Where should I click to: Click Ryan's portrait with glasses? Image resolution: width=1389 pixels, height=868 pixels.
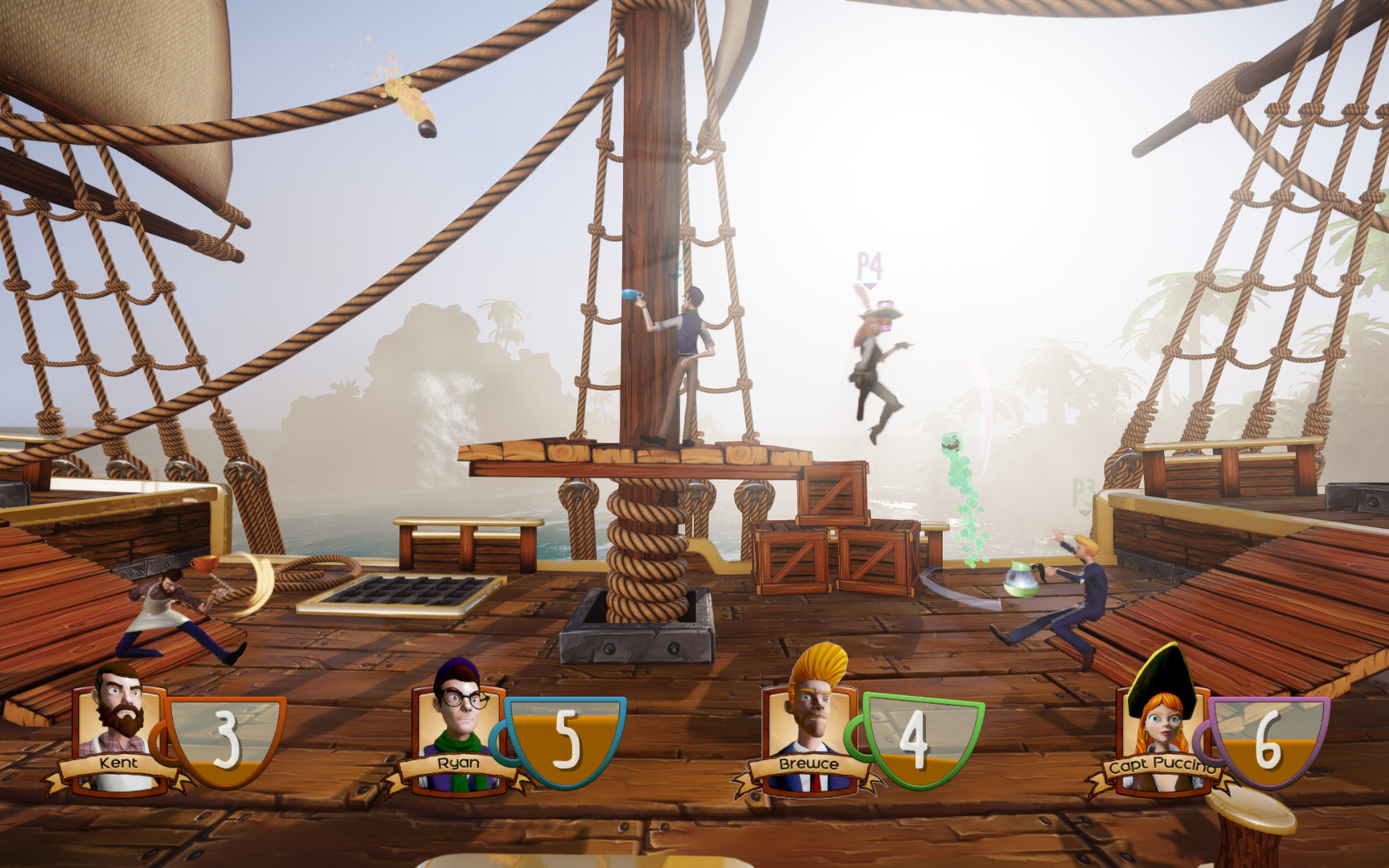pos(459,711)
